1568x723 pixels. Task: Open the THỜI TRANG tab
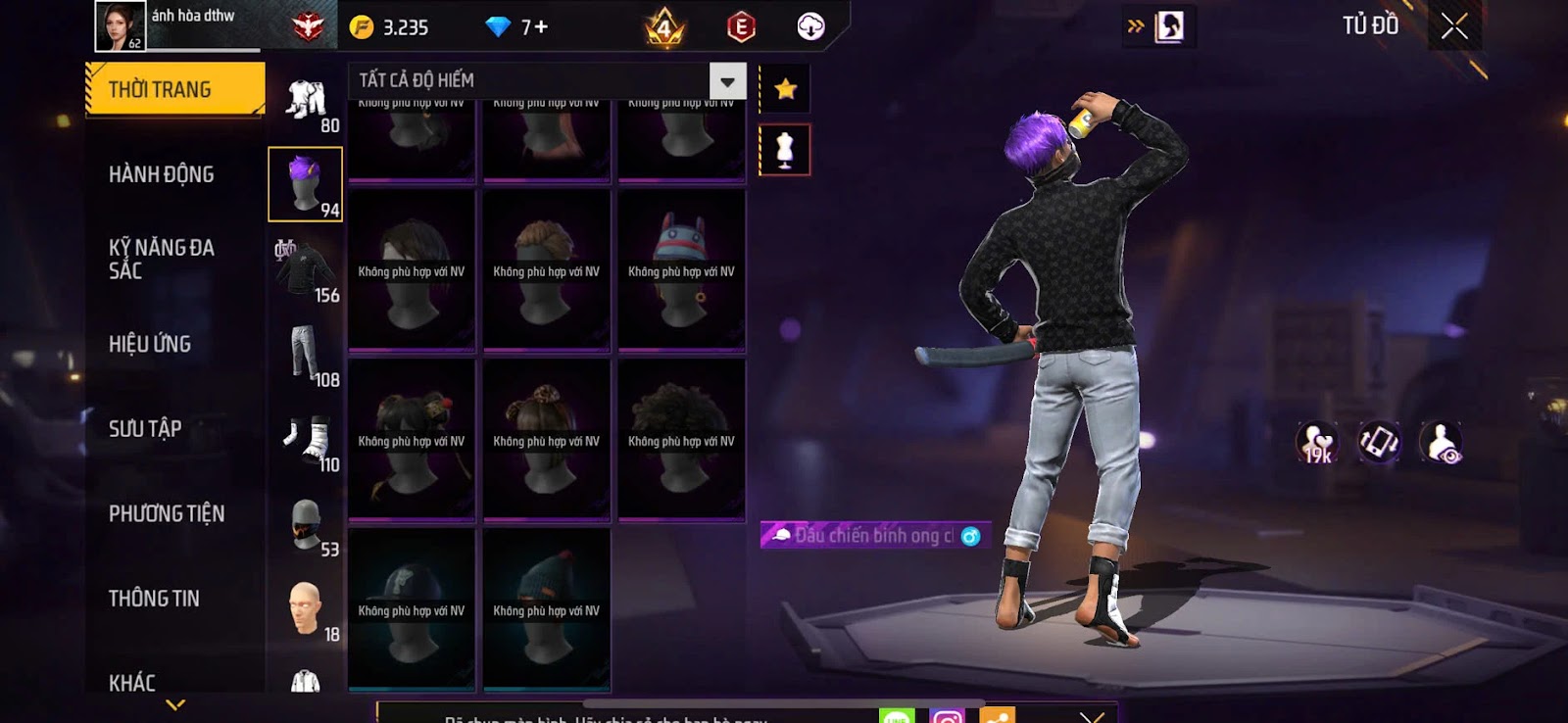tap(174, 90)
